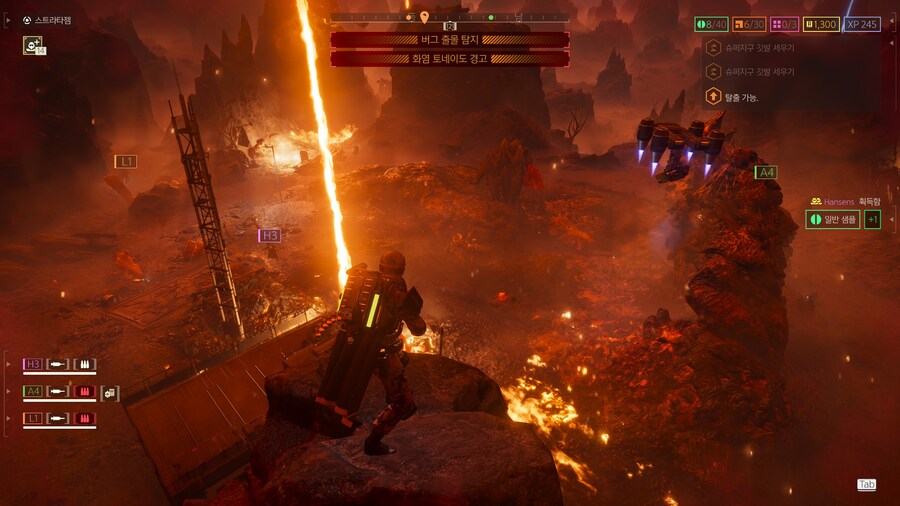
Task: Select squad member H3 in the squad list
Action: (33, 364)
